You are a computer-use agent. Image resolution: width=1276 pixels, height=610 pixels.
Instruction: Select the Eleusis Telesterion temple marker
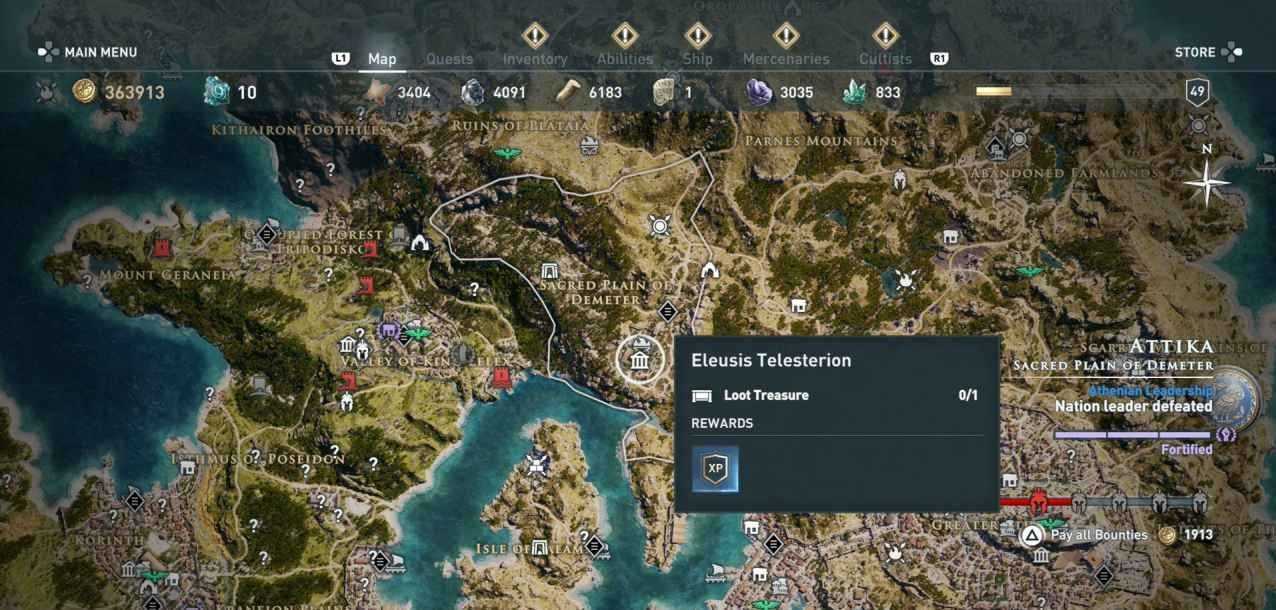pos(640,359)
